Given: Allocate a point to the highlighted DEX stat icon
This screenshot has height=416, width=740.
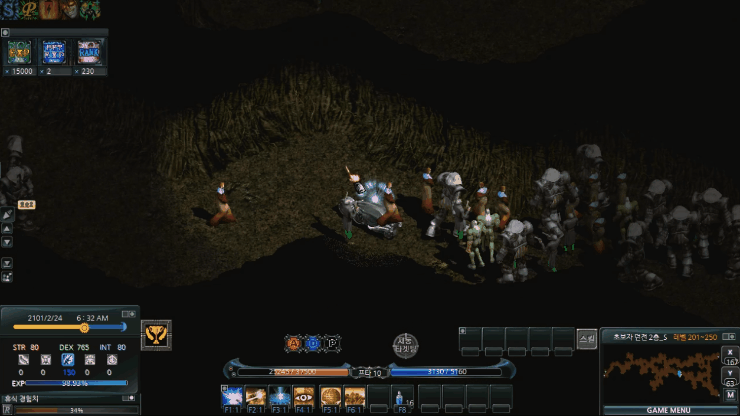Looking at the screenshot, I should click(67, 359).
